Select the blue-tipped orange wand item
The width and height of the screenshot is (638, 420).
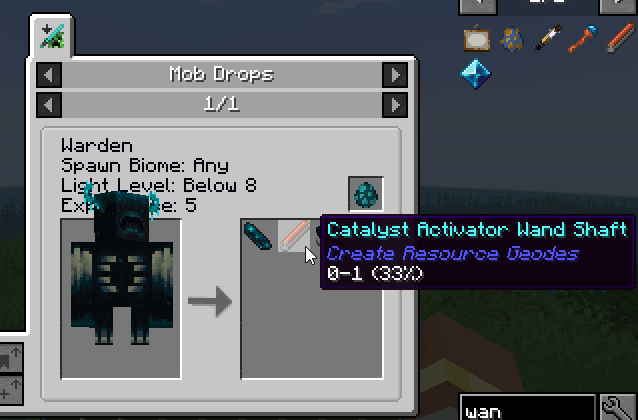[x=583, y=40]
